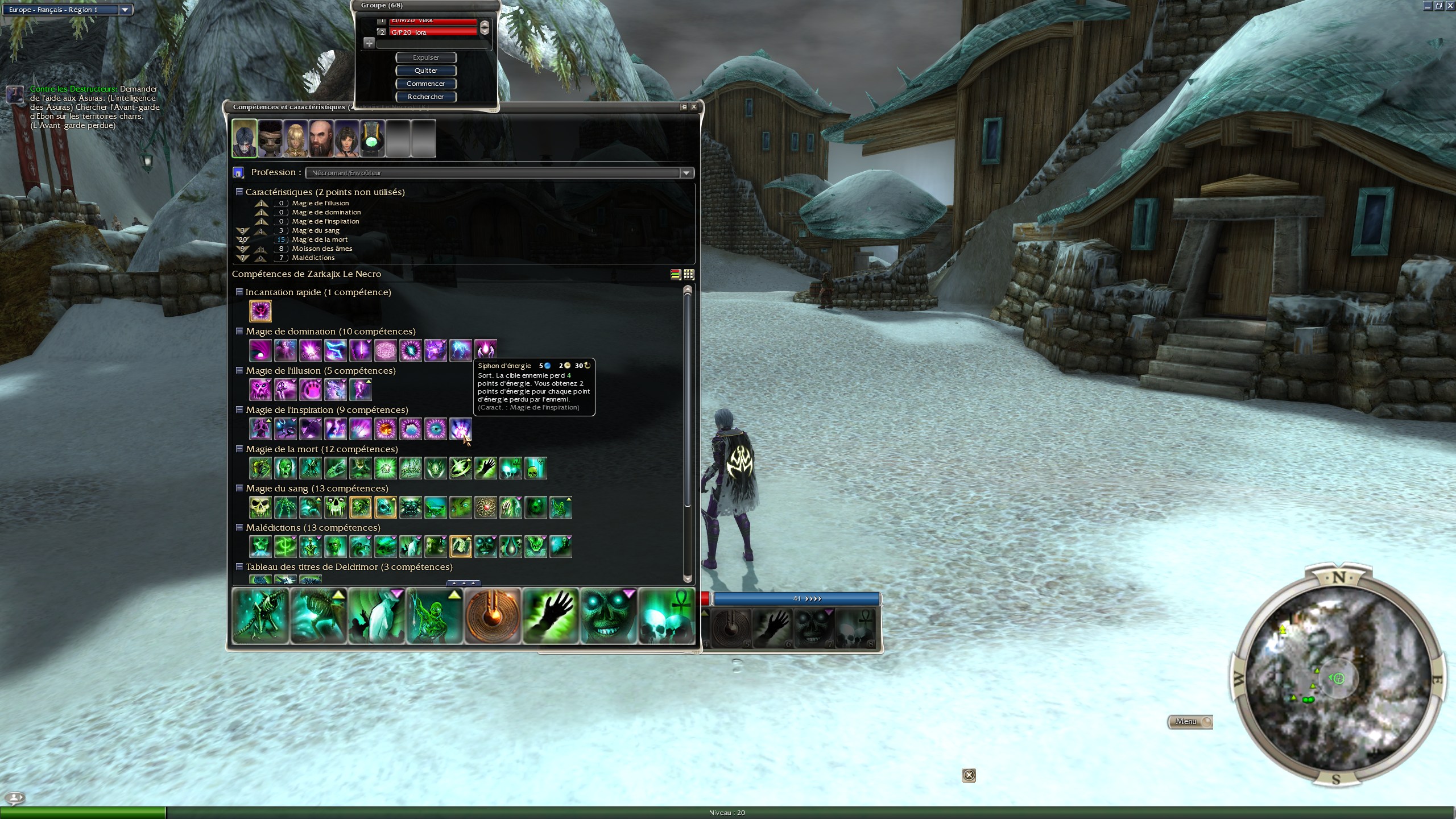Collapse the Magie de domination skill section
Viewport: 1456px width, 819px height.
coord(239,331)
